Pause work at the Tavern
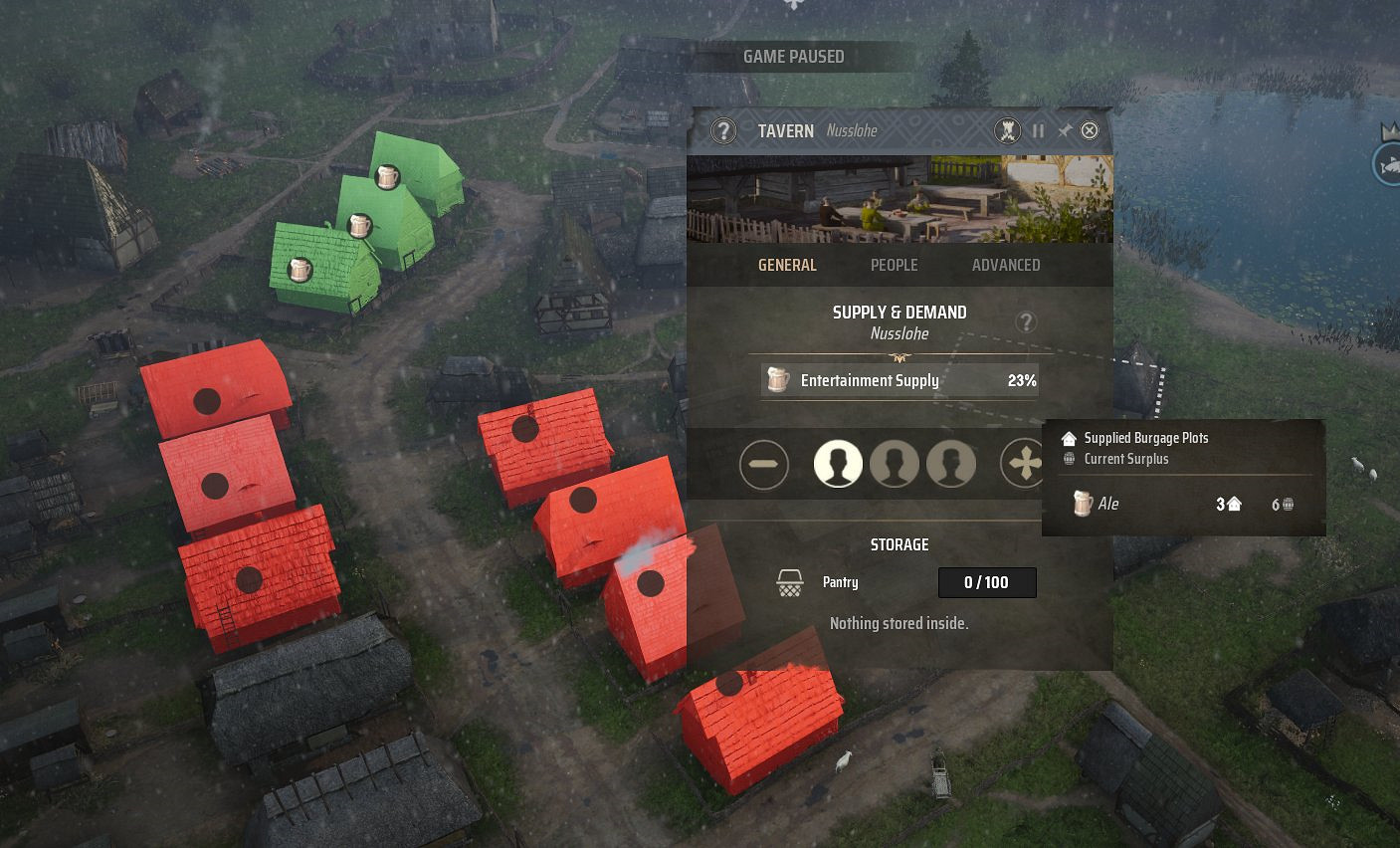 (x=1038, y=130)
